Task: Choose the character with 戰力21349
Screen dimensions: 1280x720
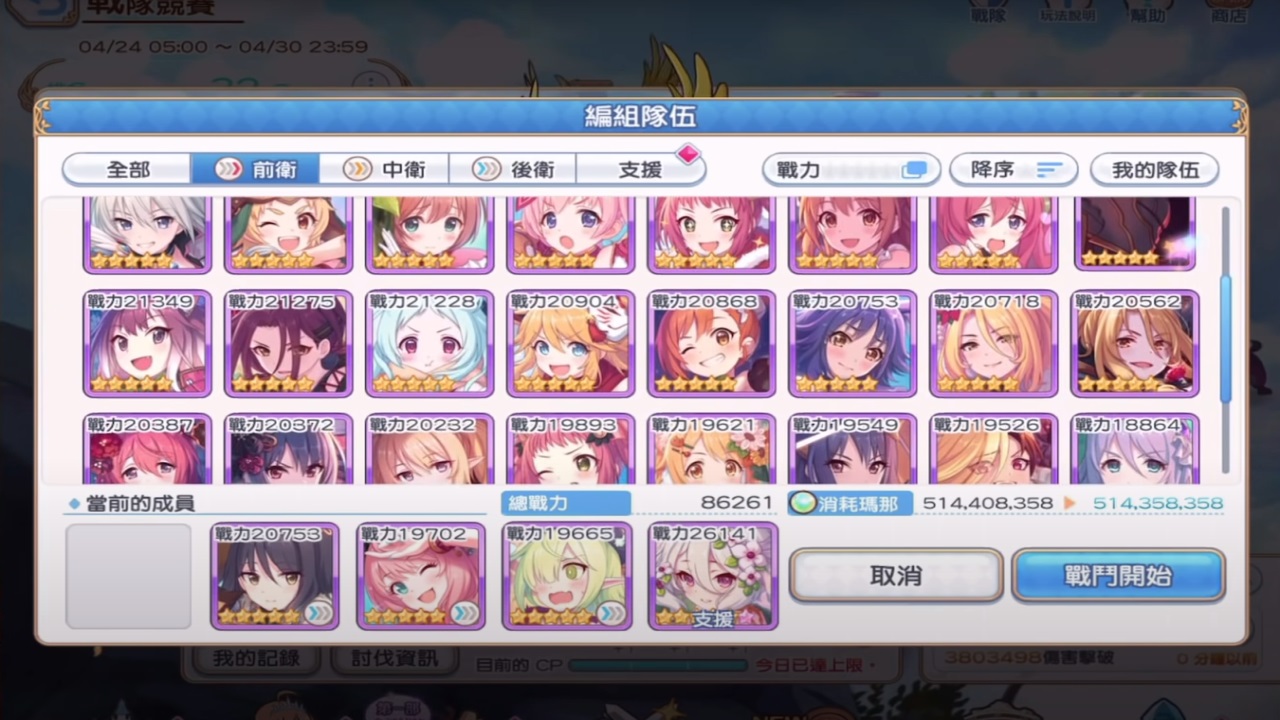Action: 147,343
